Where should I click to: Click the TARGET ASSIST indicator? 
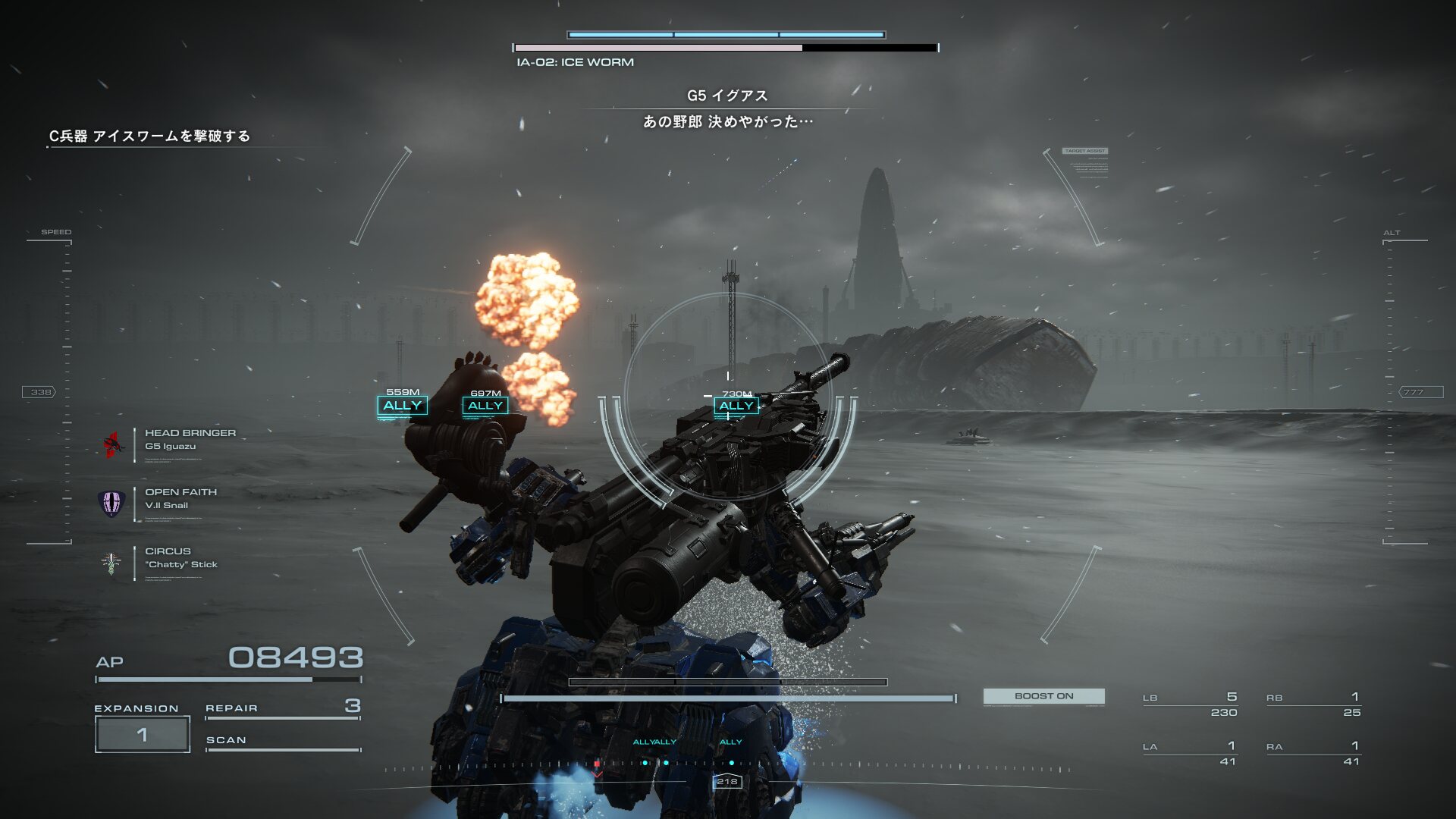tap(1085, 151)
